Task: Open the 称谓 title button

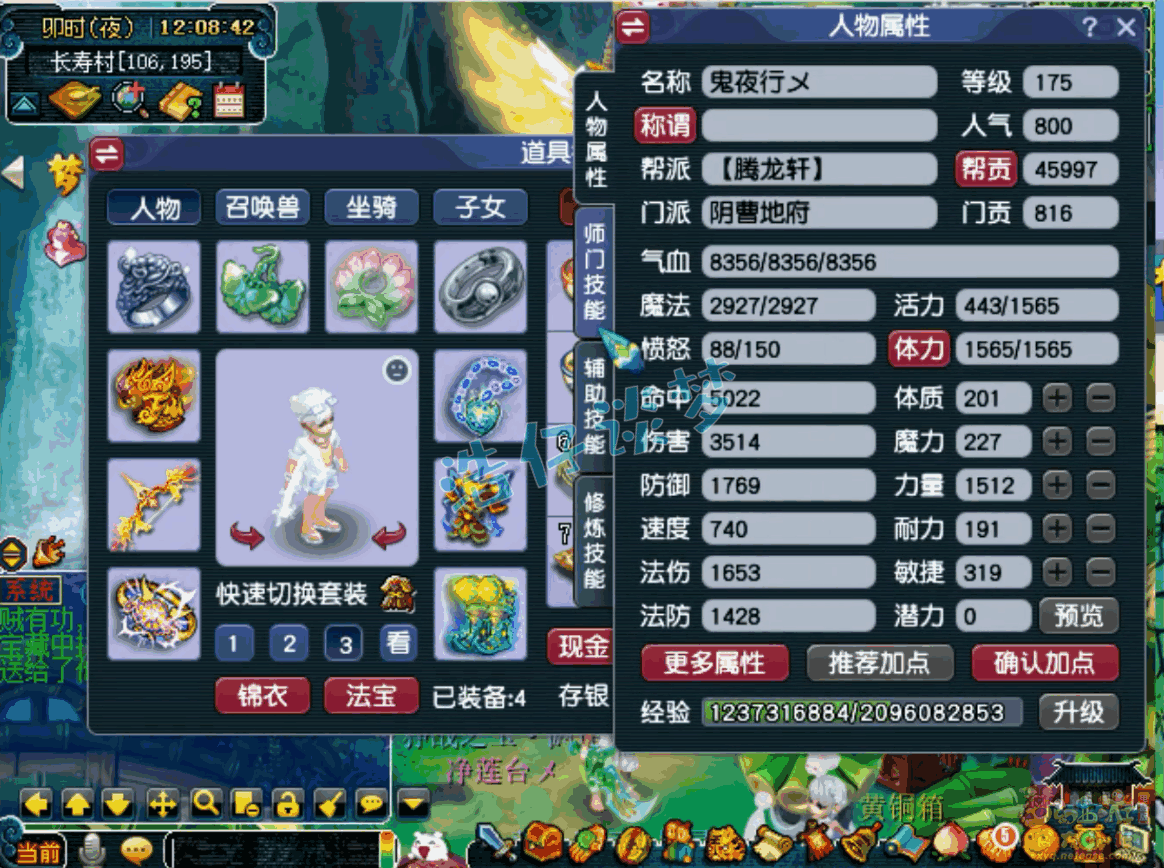Action: pyautogui.click(x=665, y=126)
